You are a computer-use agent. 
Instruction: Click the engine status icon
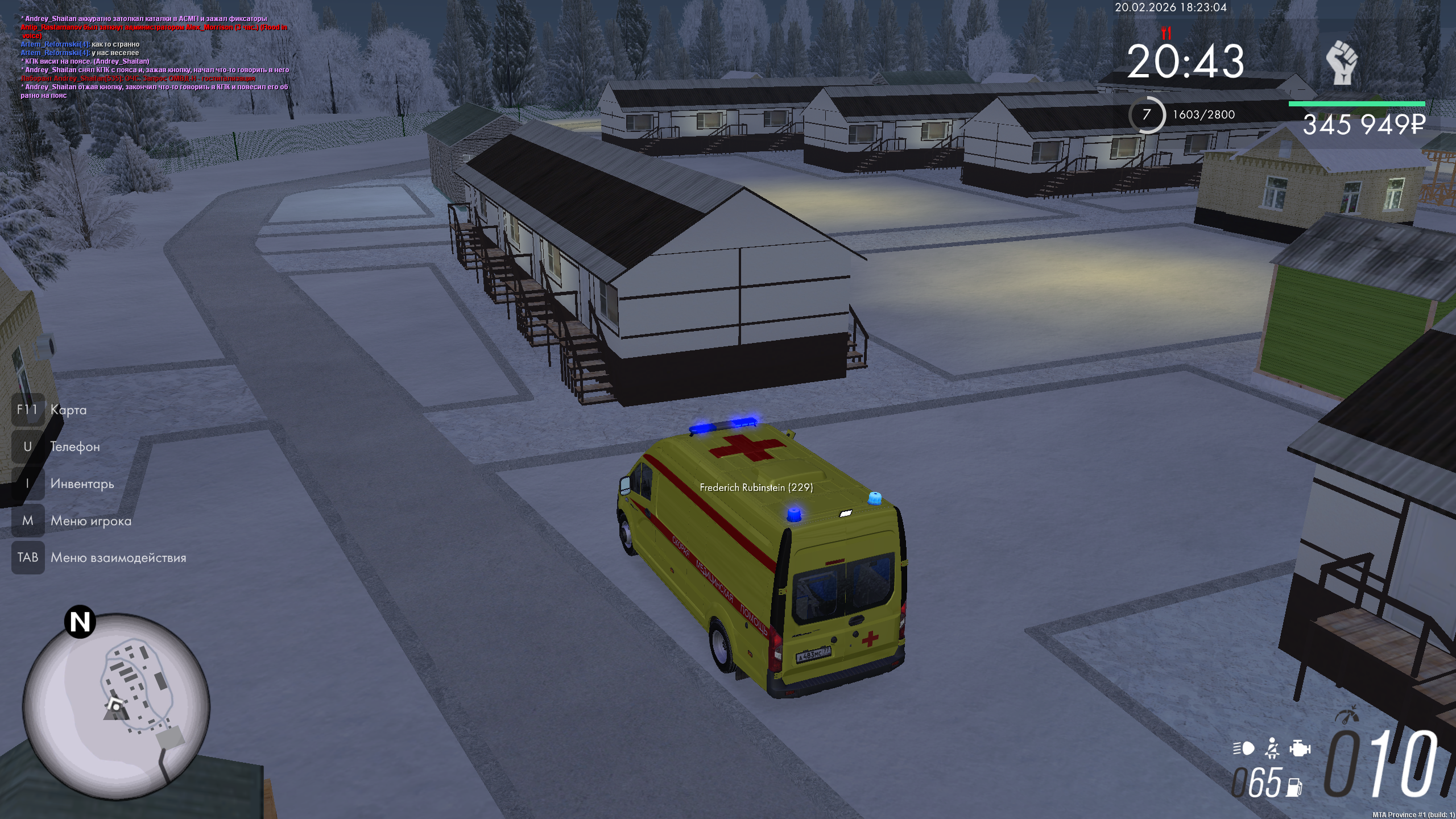(x=1300, y=748)
